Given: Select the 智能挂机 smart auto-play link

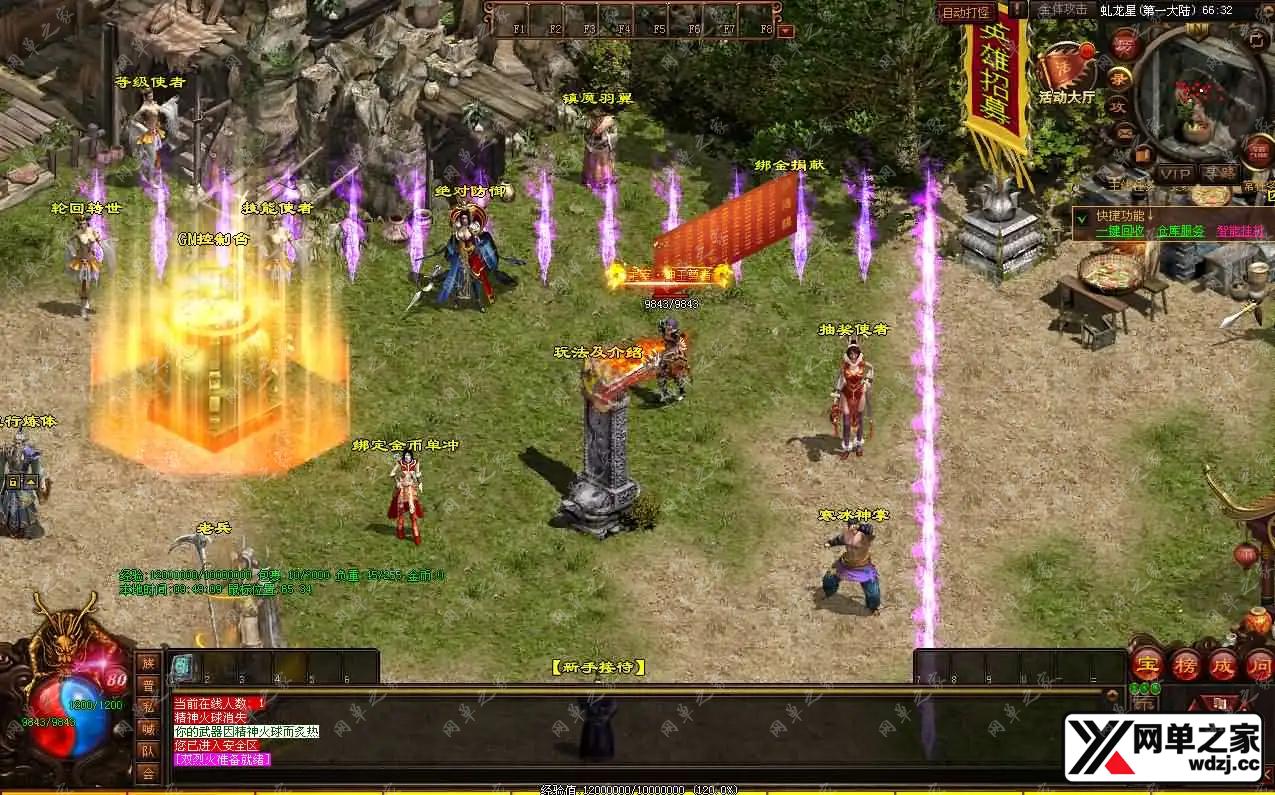Looking at the screenshot, I should click(1240, 231).
